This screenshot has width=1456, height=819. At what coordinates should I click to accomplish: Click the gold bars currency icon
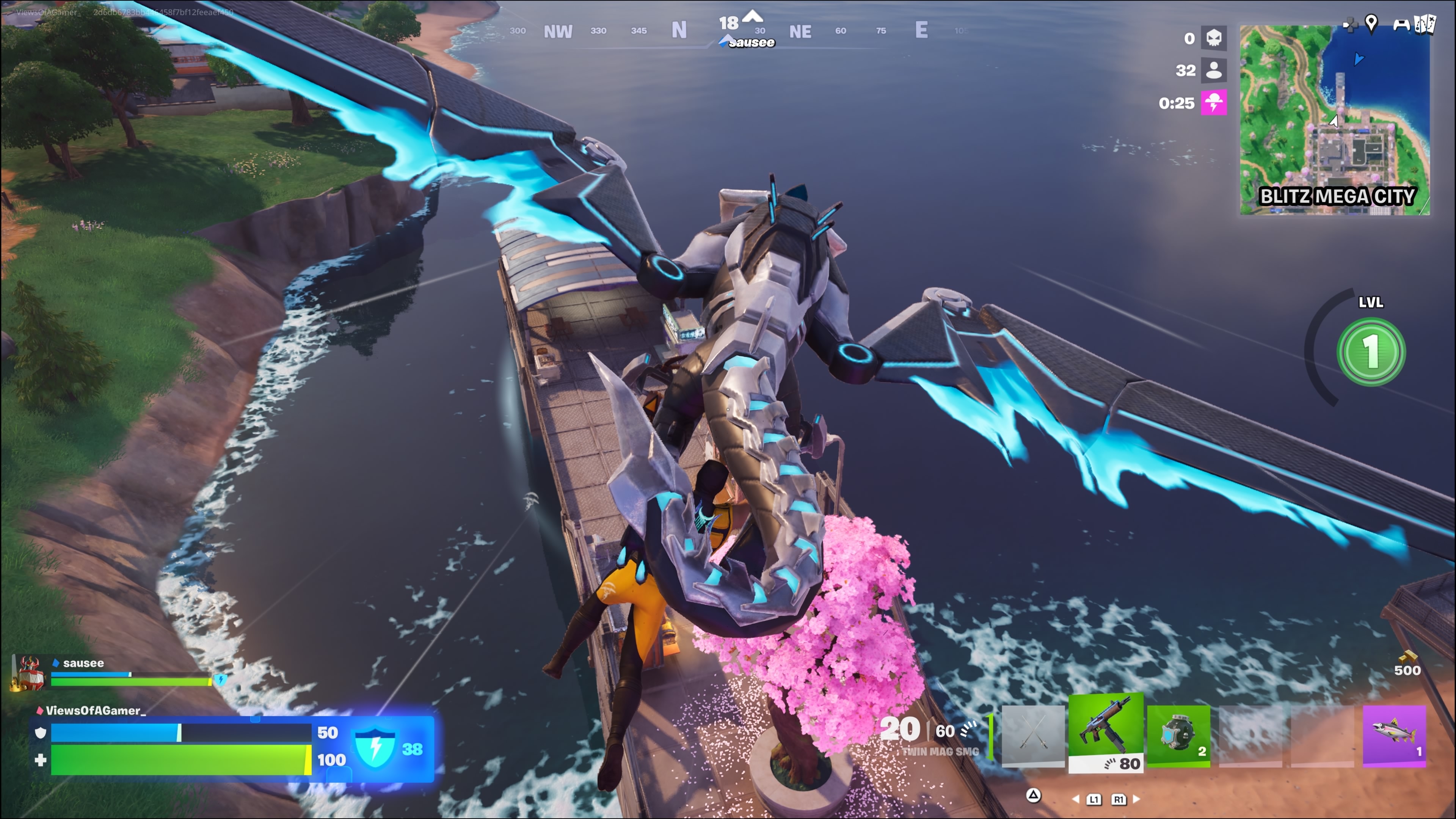click(x=1407, y=657)
